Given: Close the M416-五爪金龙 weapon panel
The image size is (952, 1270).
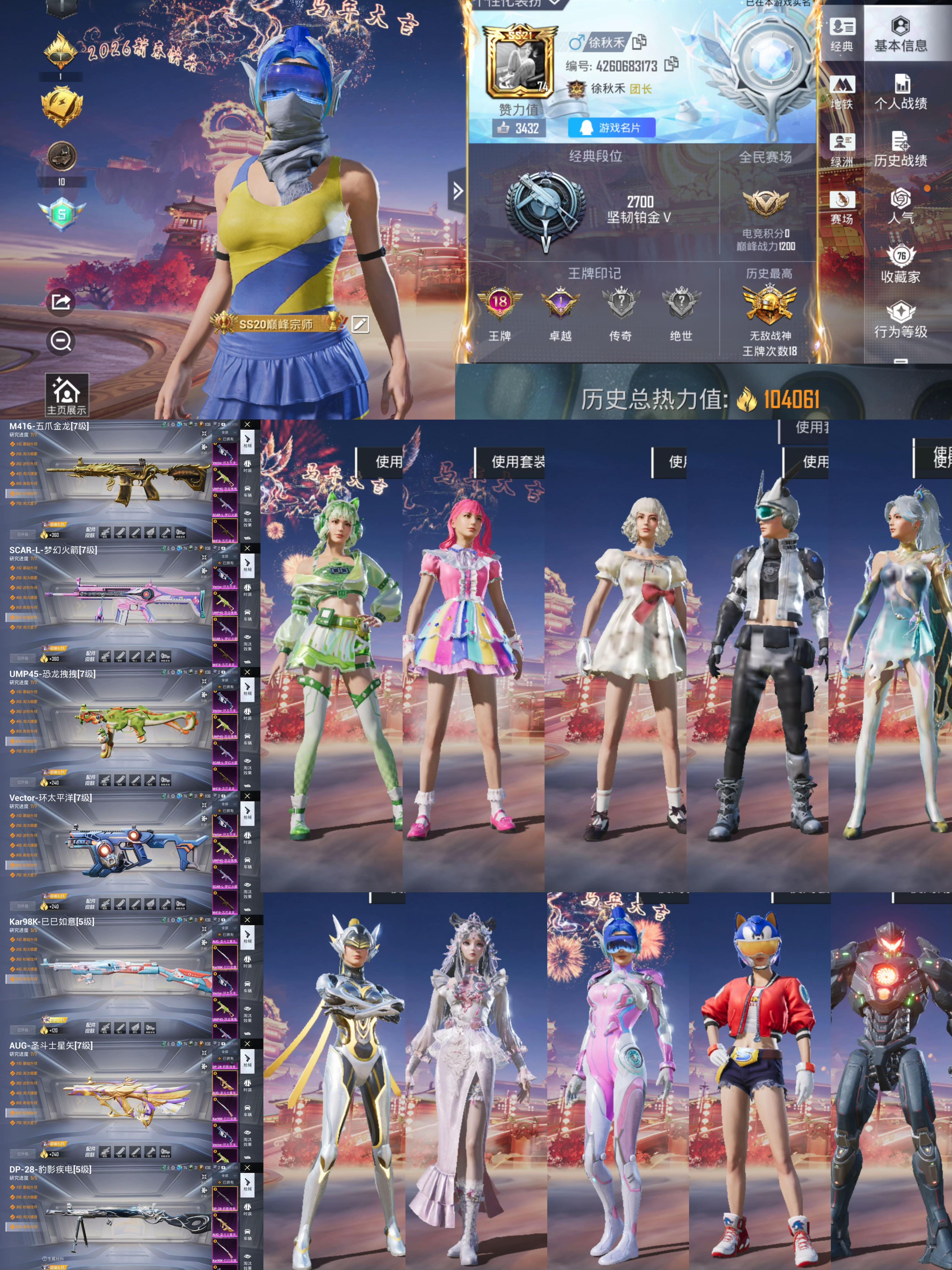Looking at the screenshot, I should coord(247,425).
